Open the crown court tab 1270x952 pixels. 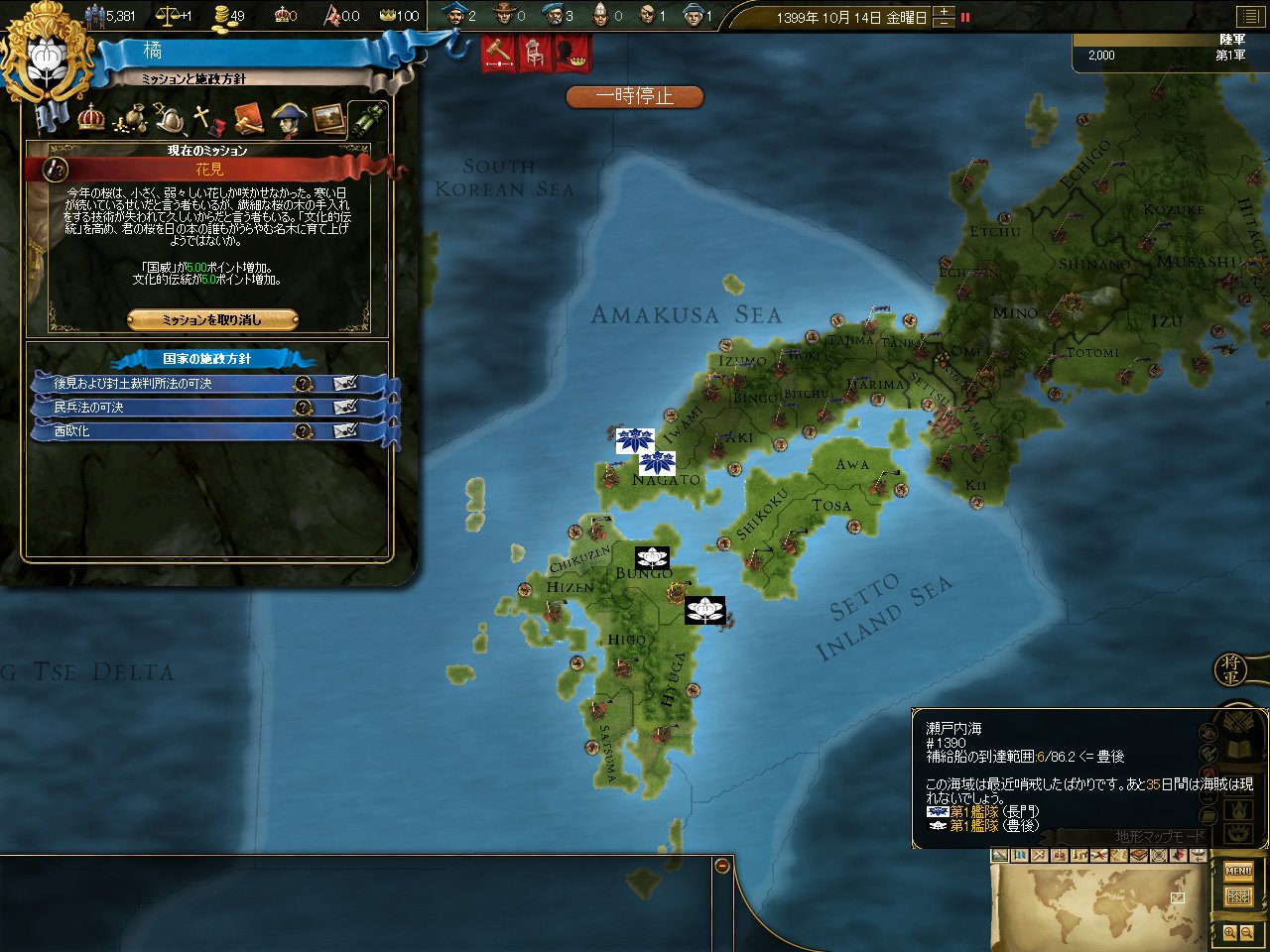click(91, 119)
